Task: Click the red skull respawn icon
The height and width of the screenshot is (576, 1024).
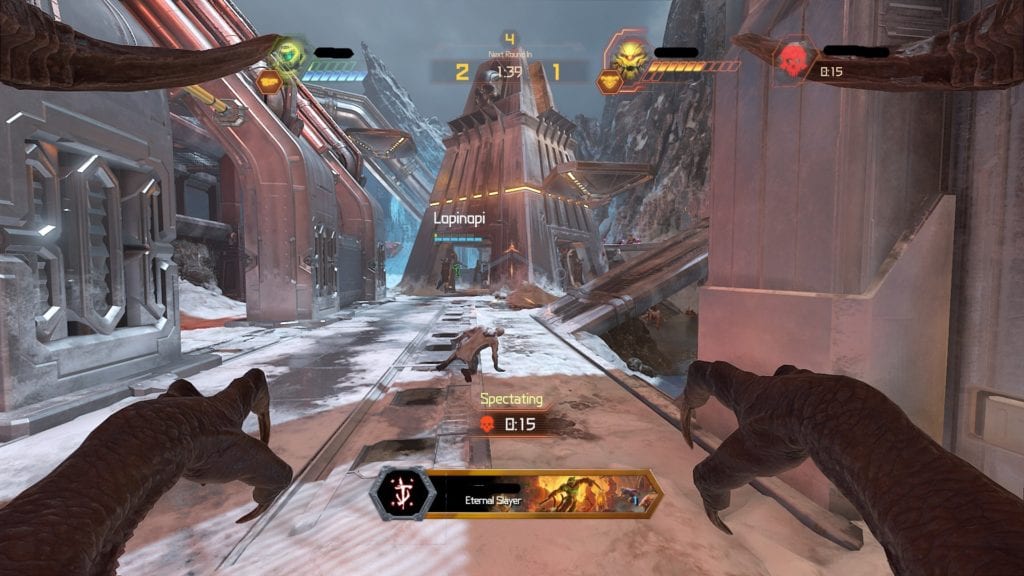Action: tap(794, 56)
